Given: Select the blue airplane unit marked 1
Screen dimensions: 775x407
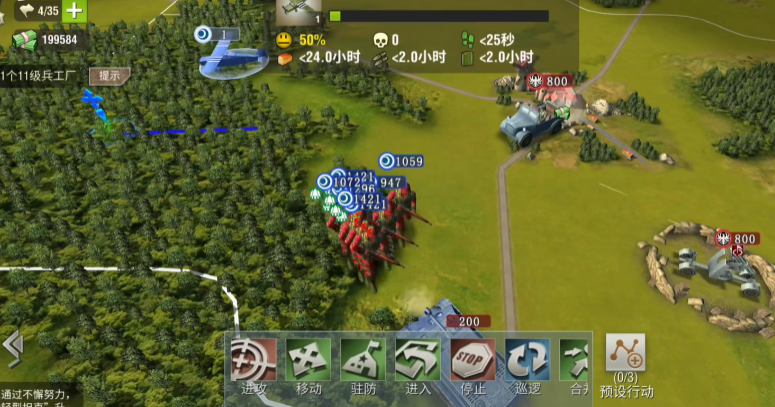Looking at the screenshot, I should (x=232, y=60).
